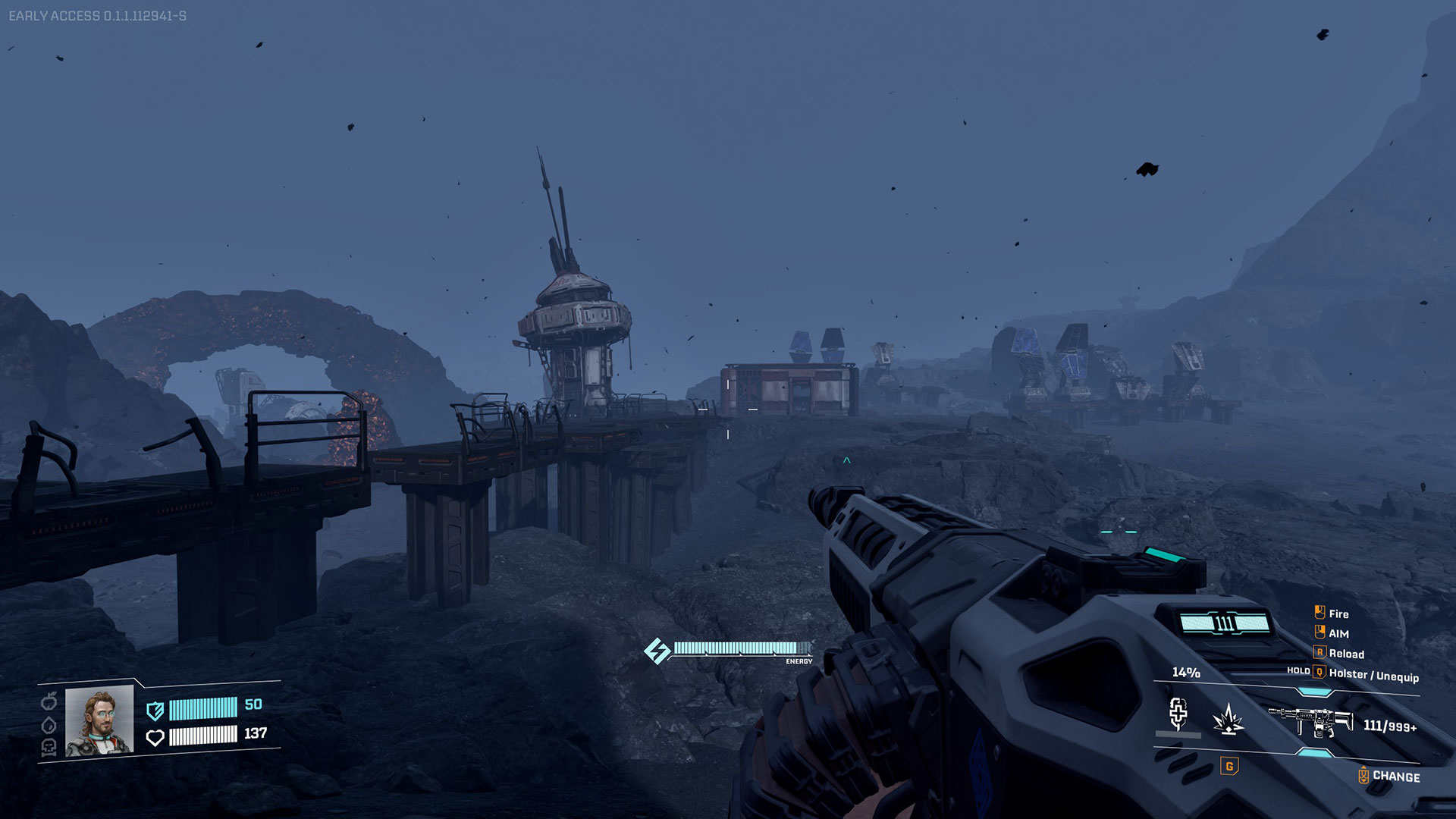Click the apple hunger status icon
1456x819 pixels.
coord(49,700)
